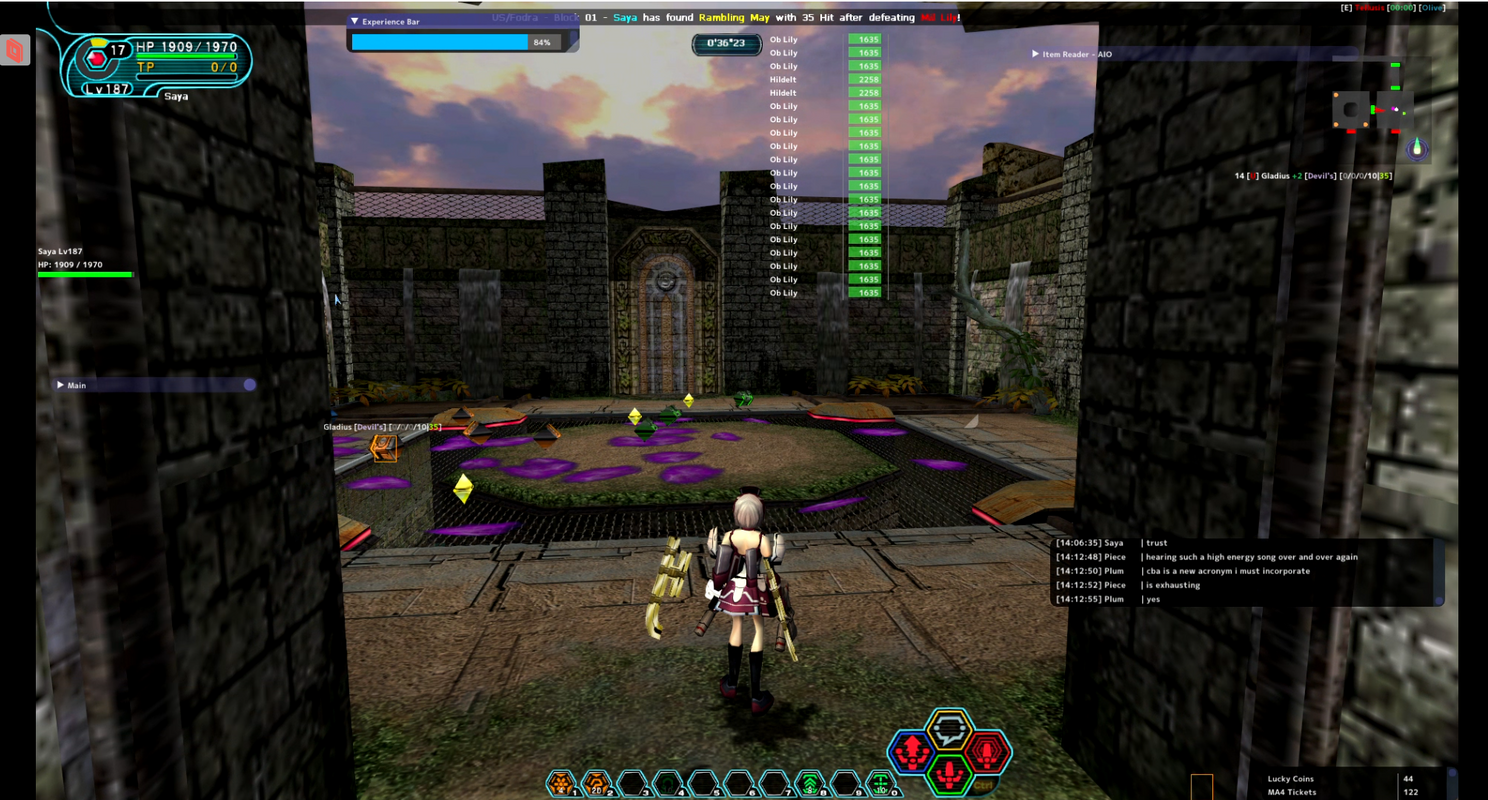Activate the green chevron technique in slot 8

click(810, 783)
